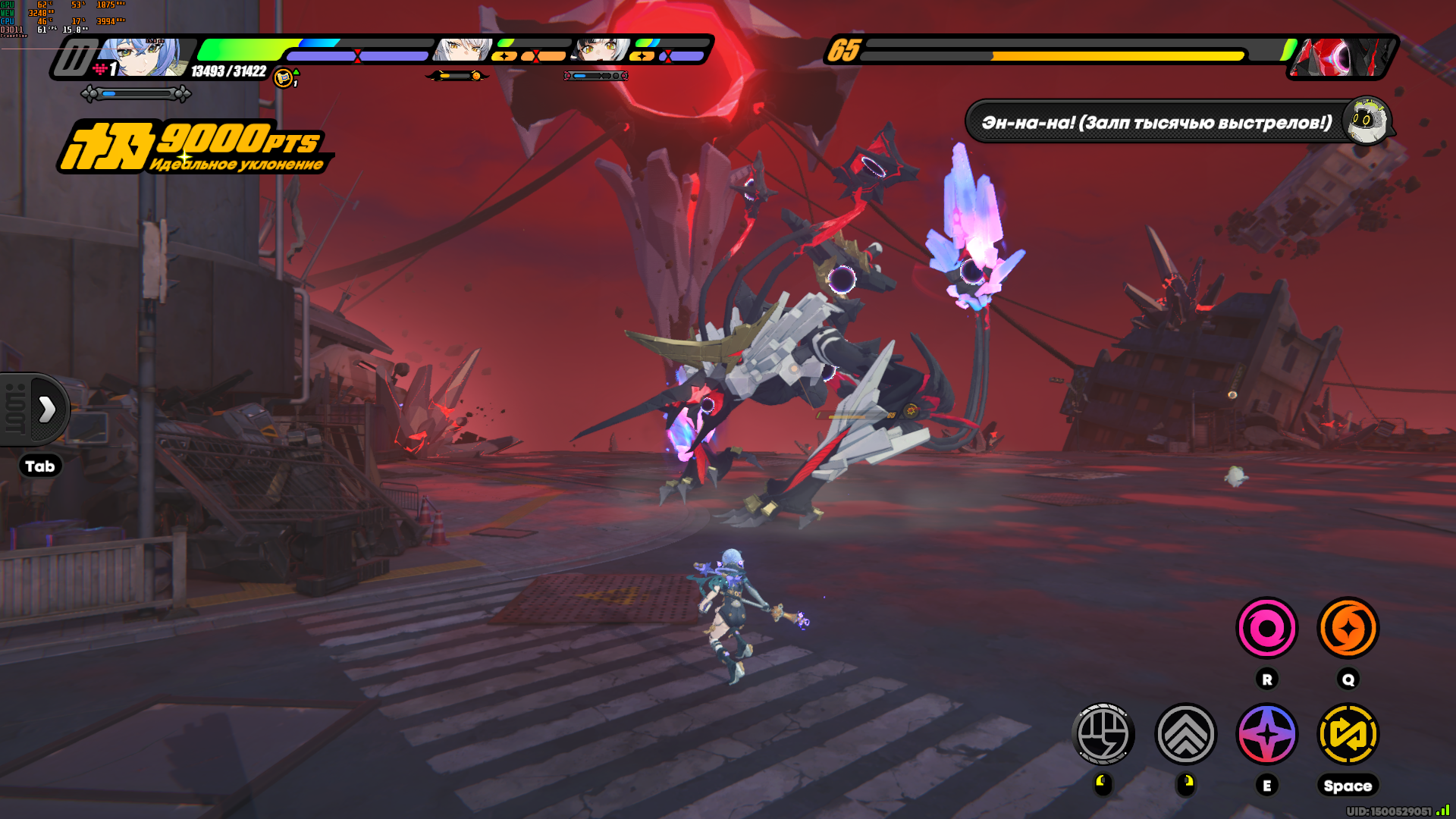The height and width of the screenshot is (819, 1456).
Task: Switch to the white-haired agent portrait
Action: point(461,50)
